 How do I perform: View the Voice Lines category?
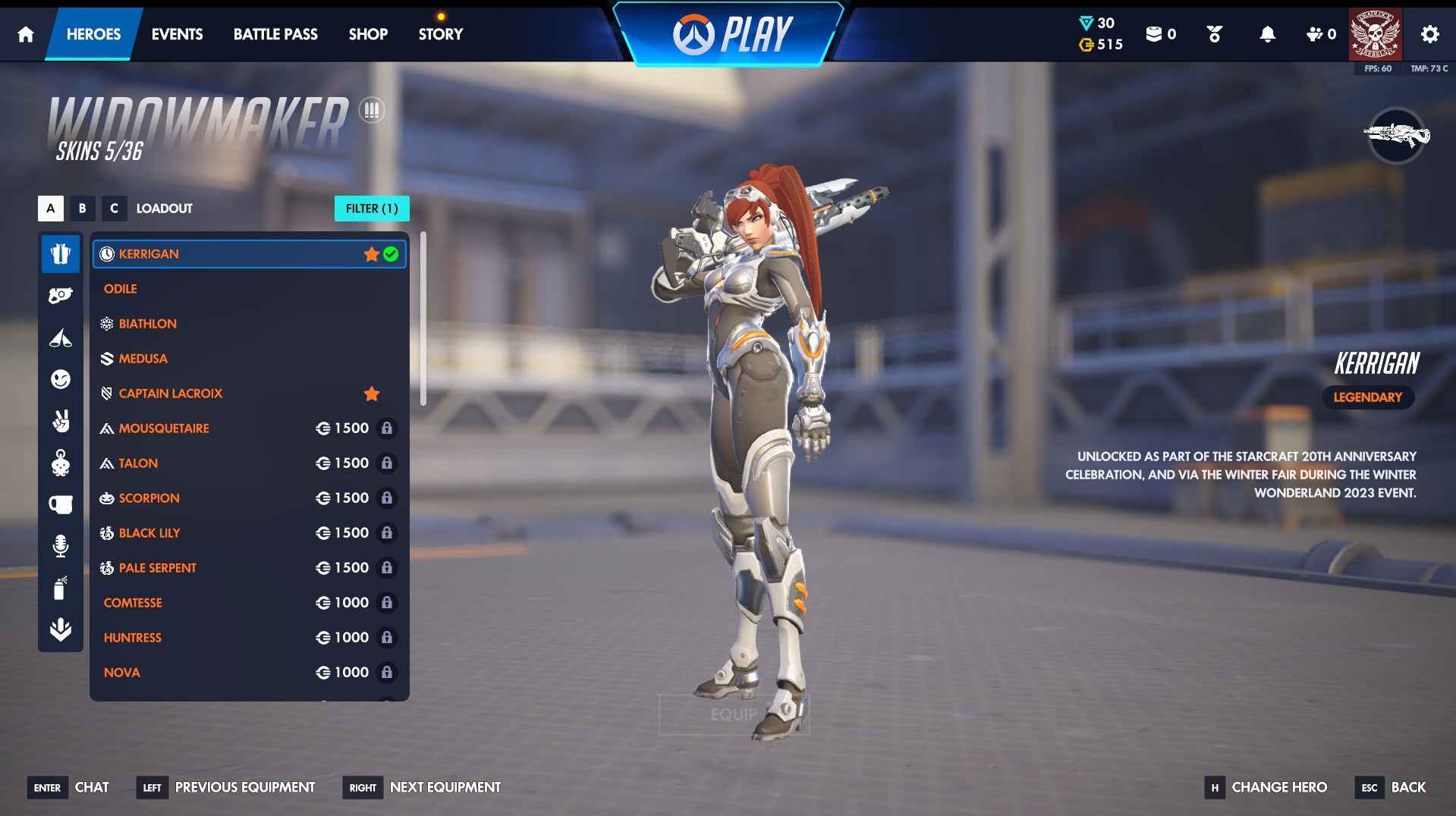(61, 545)
